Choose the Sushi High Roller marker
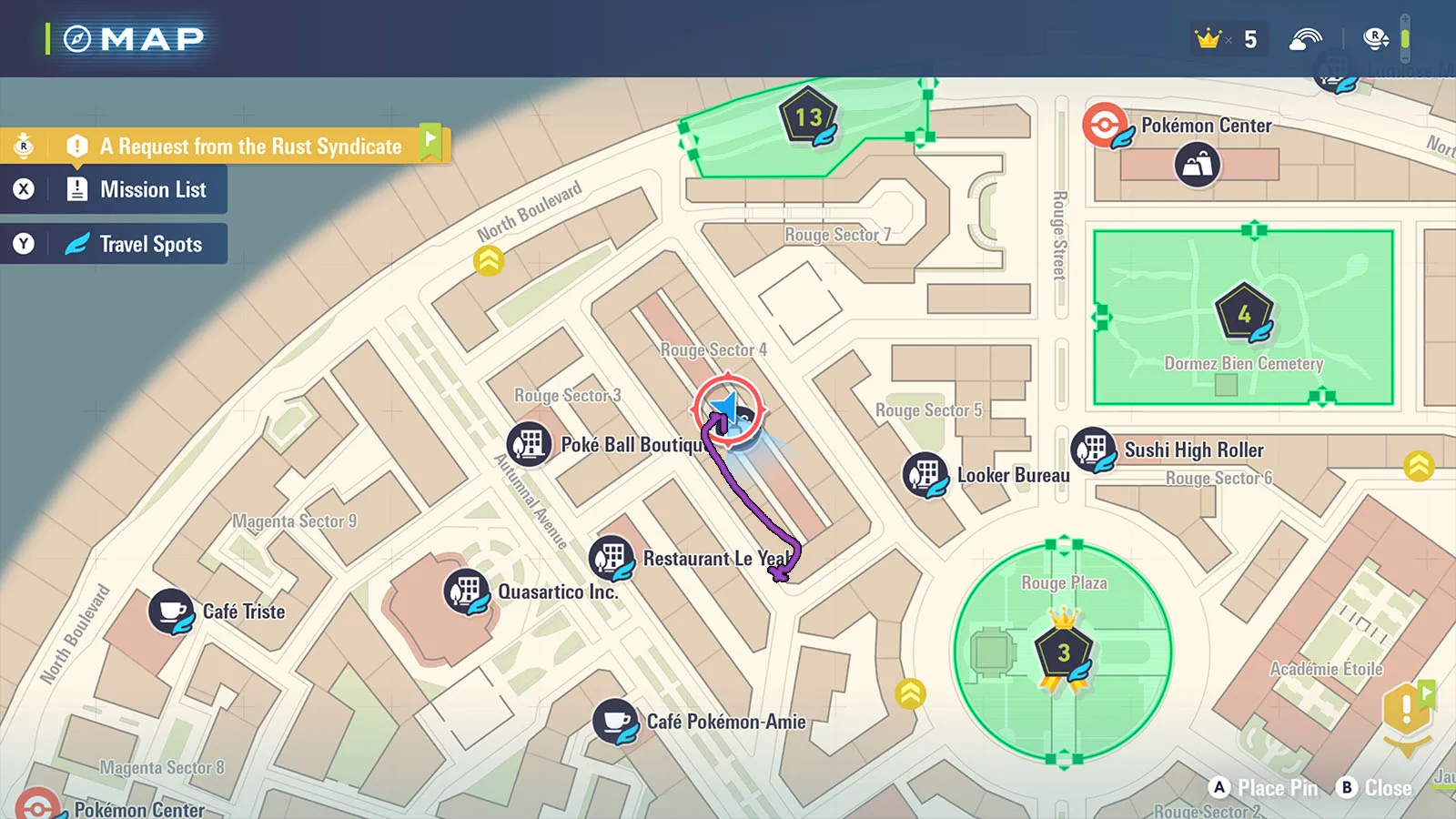1456x819 pixels. tap(1093, 450)
